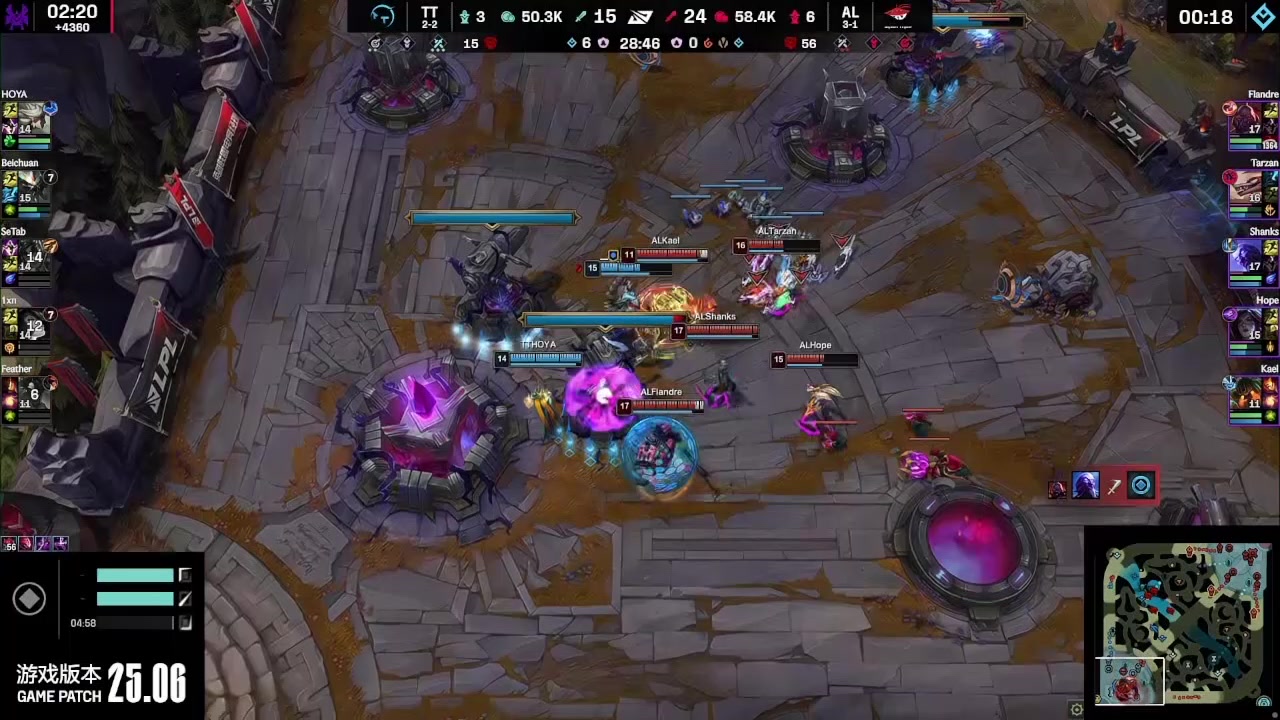Select Hope's champion portrait

[x=1247, y=325]
